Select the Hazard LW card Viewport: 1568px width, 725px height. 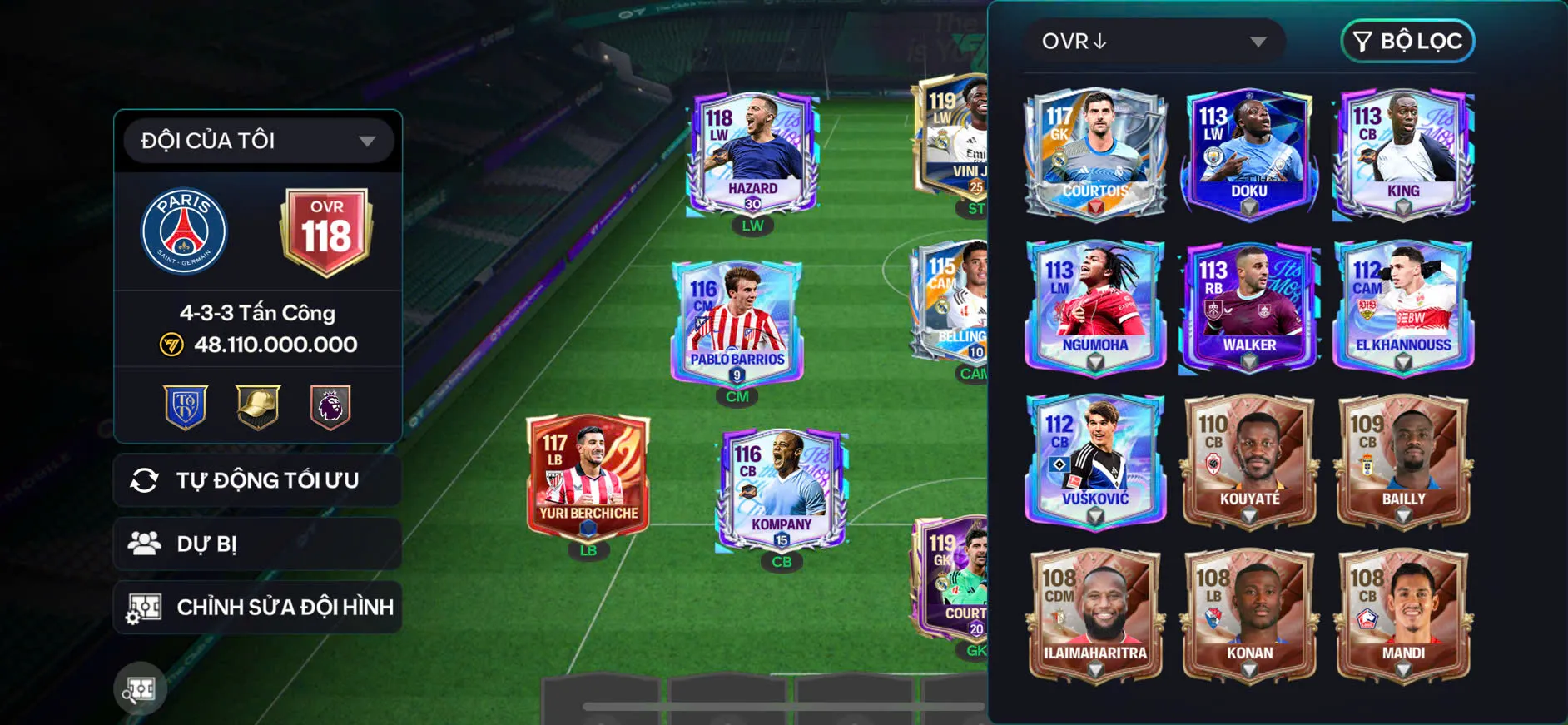[x=752, y=155]
